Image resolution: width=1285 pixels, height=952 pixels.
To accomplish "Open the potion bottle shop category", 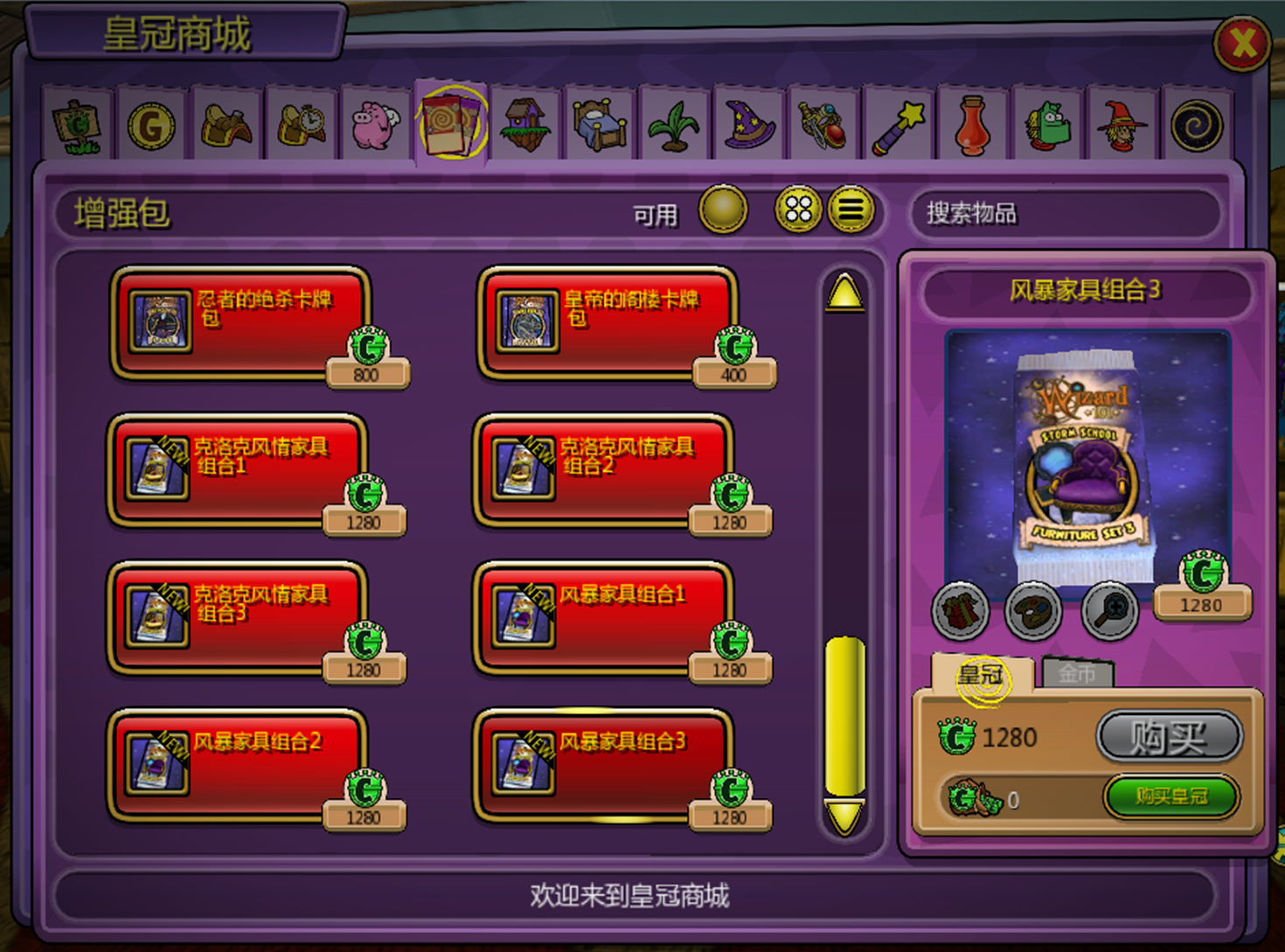I will [x=973, y=127].
